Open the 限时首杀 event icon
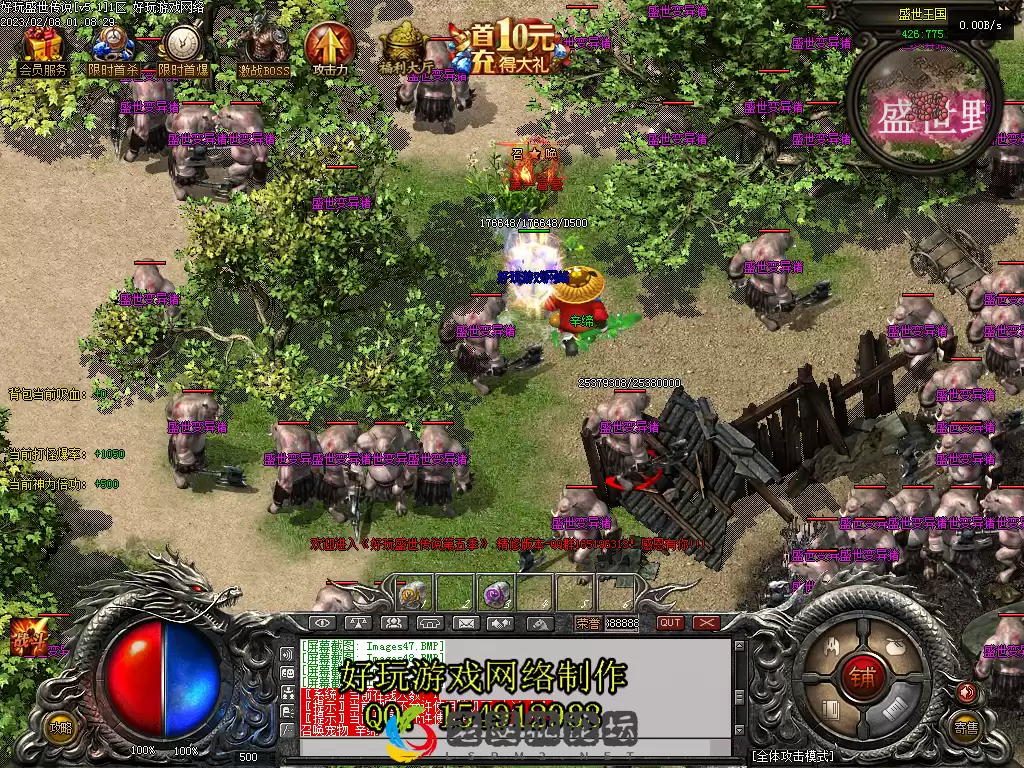The height and width of the screenshot is (768, 1024). coord(112,47)
